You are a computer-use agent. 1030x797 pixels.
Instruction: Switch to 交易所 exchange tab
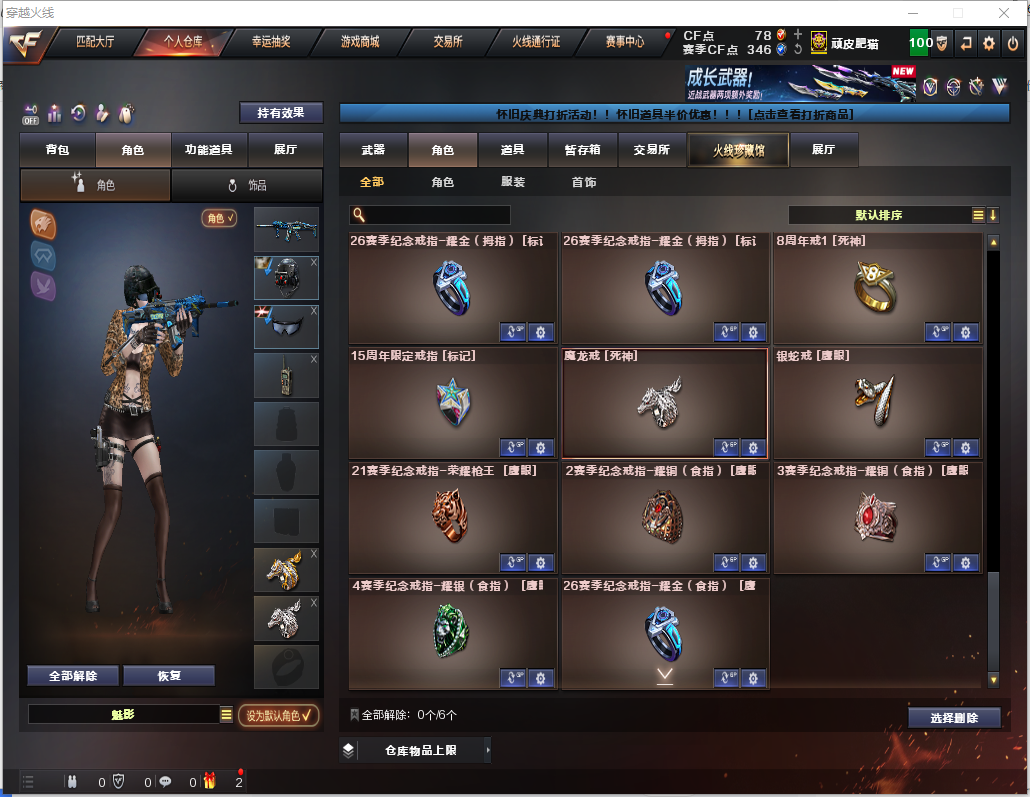pos(448,42)
